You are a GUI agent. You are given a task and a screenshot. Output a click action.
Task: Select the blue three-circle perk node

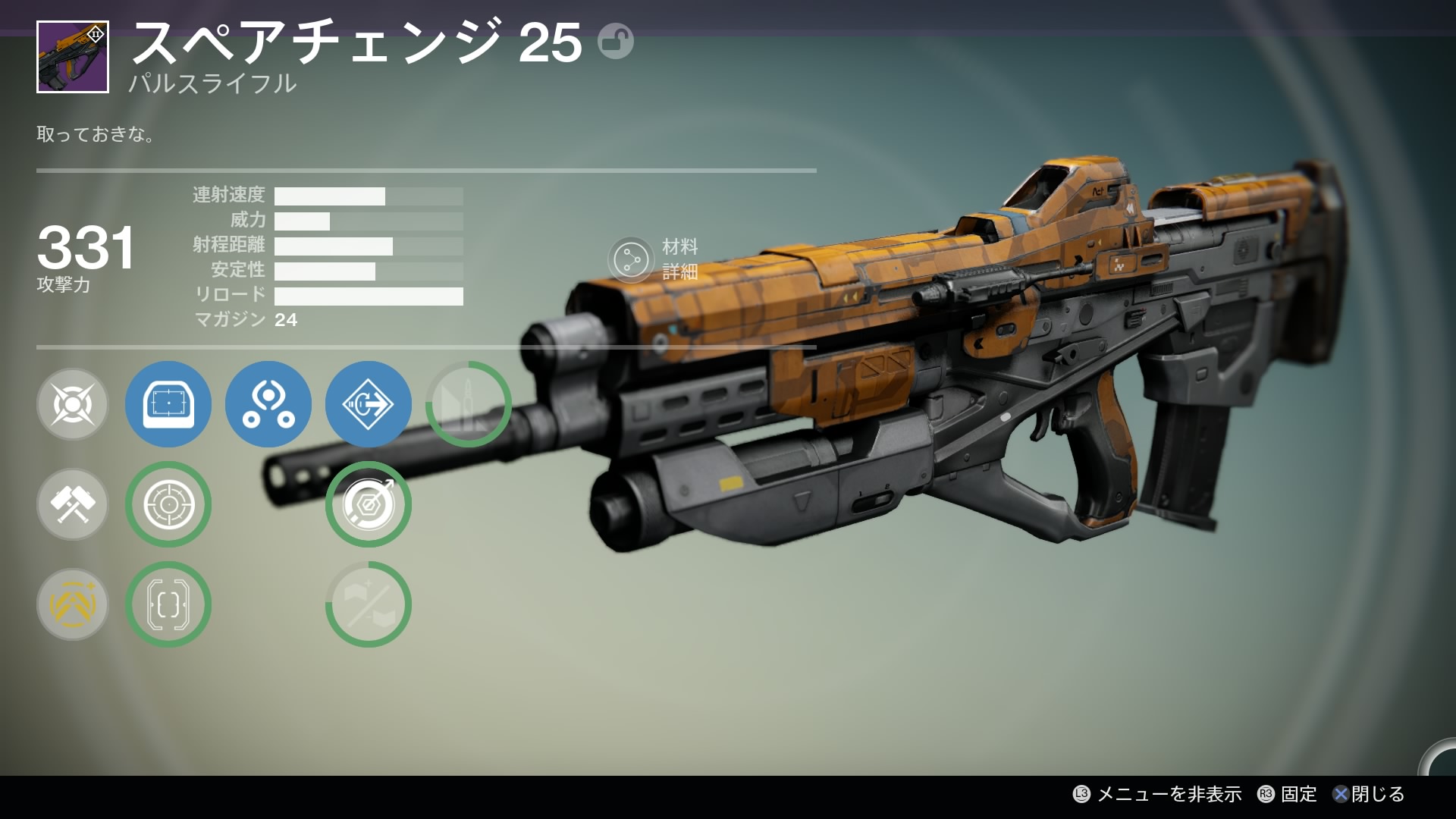coord(268,404)
